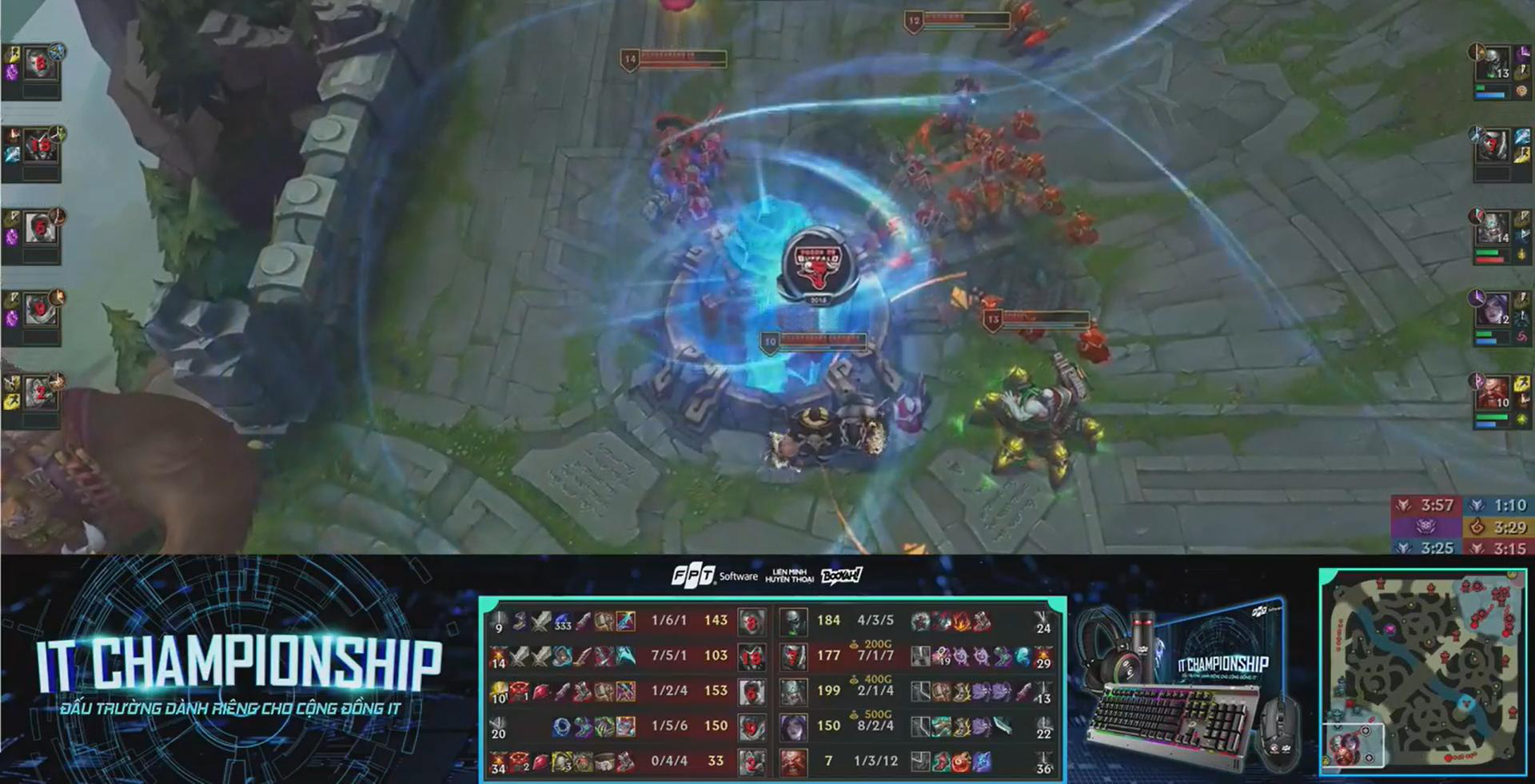Screen dimensions: 1535x784
Task: Choose the right sidebar level 14 champion portrait
Action: [1493, 229]
